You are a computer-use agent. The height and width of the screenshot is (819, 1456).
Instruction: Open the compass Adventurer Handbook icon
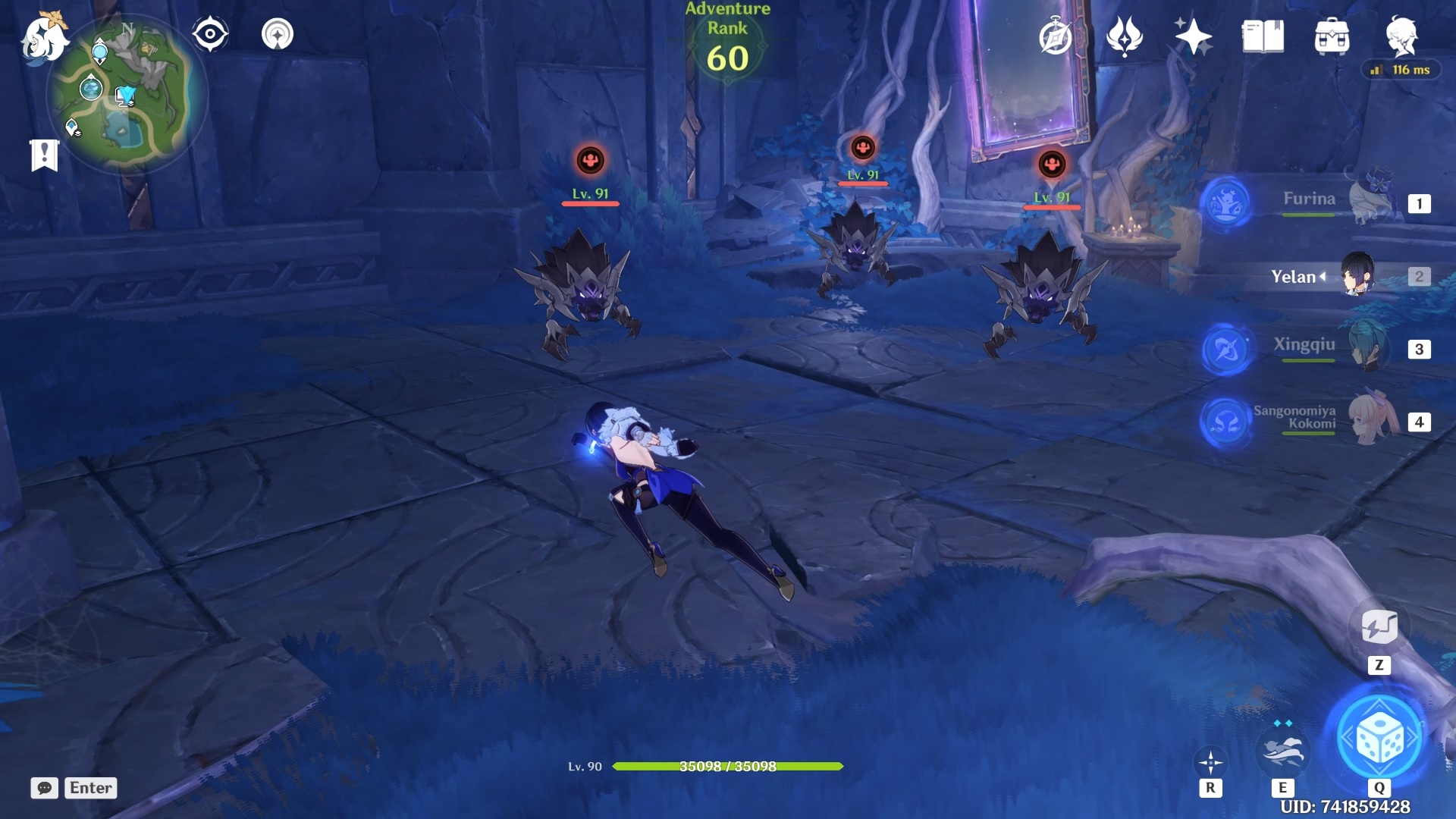[x=1055, y=36]
